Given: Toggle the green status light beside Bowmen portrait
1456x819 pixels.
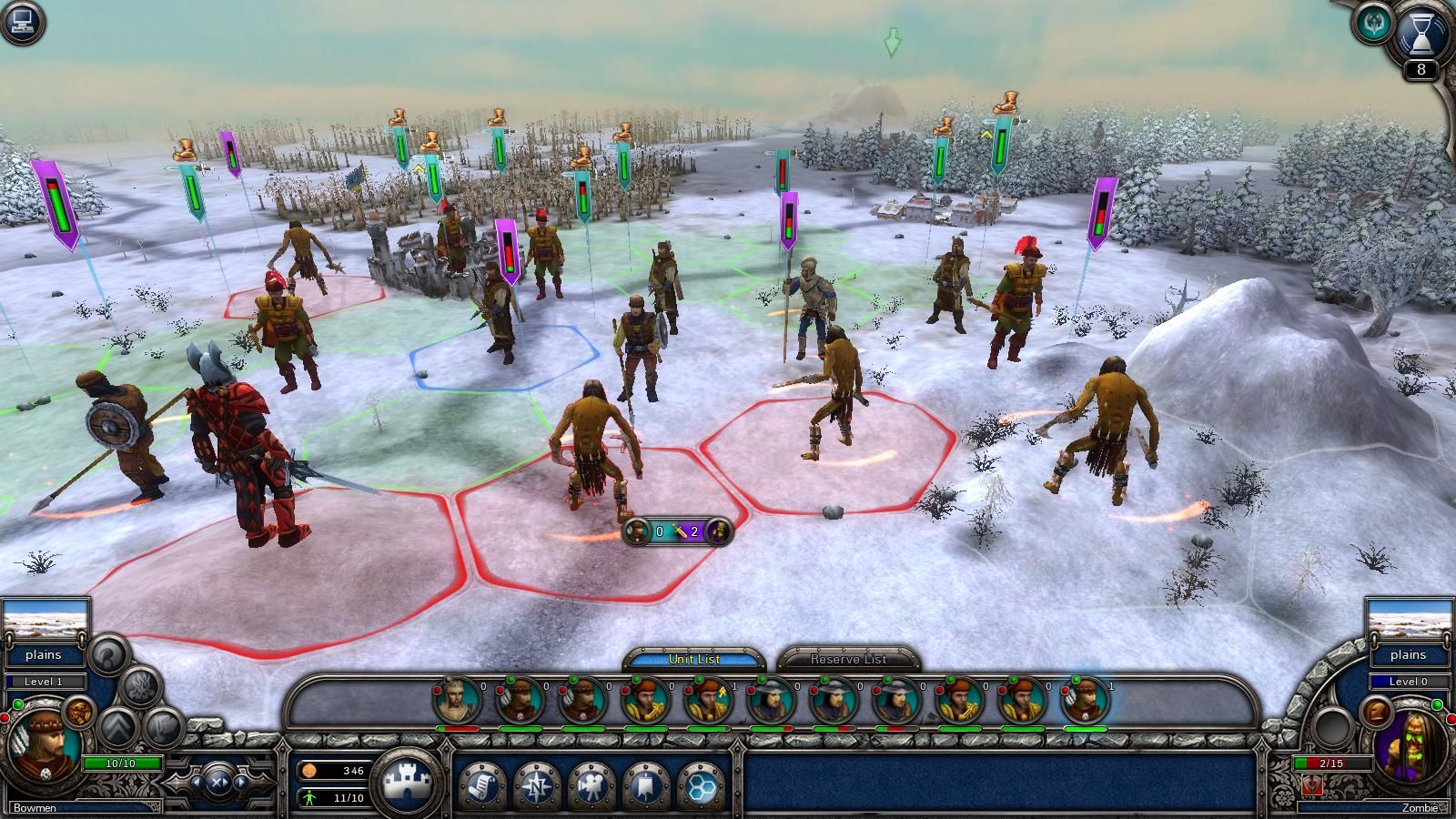Looking at the screenshot, I should tap(17, 704).
